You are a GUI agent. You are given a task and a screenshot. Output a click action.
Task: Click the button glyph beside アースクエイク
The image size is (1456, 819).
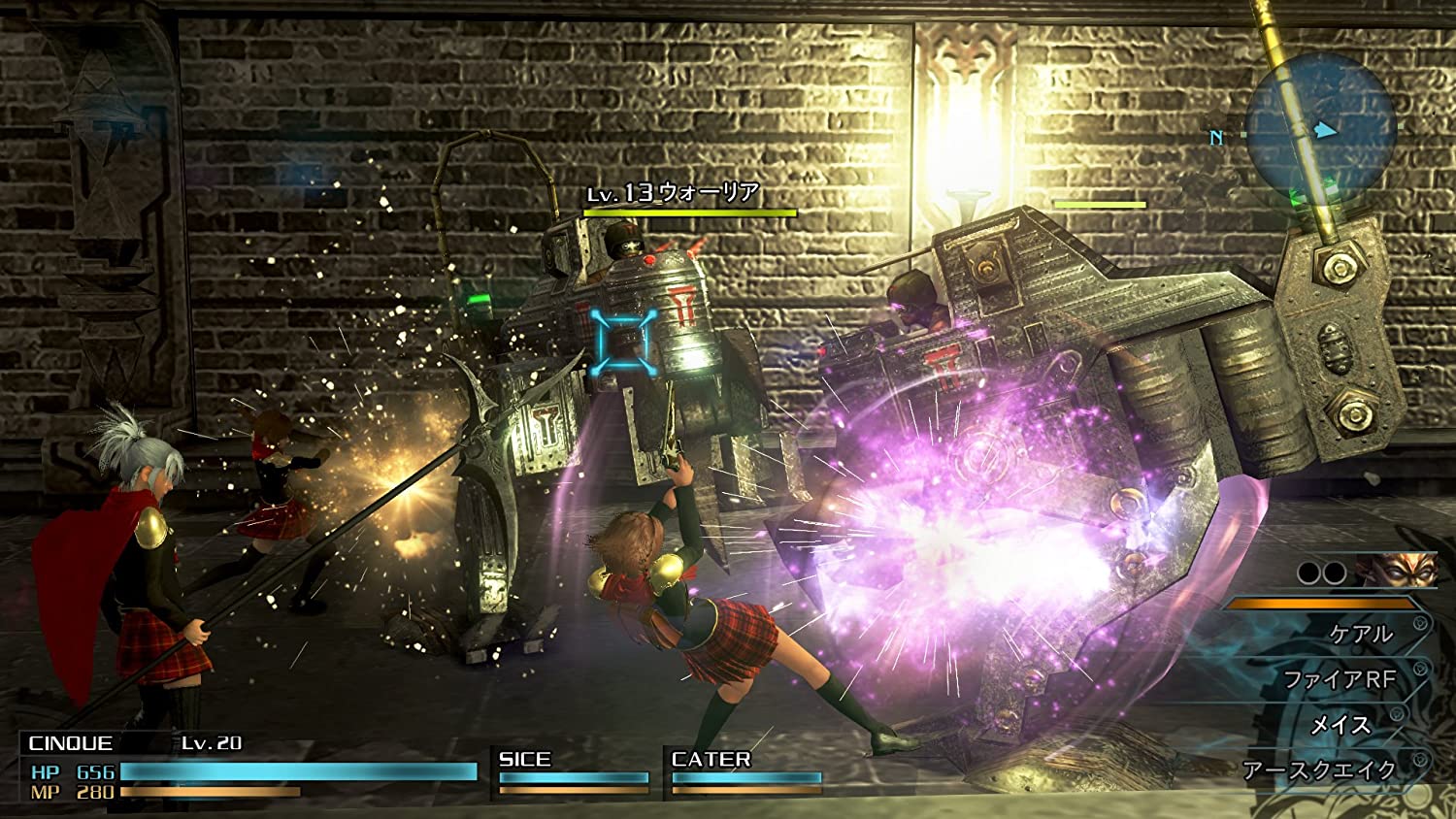click(x=1419, y=758)
